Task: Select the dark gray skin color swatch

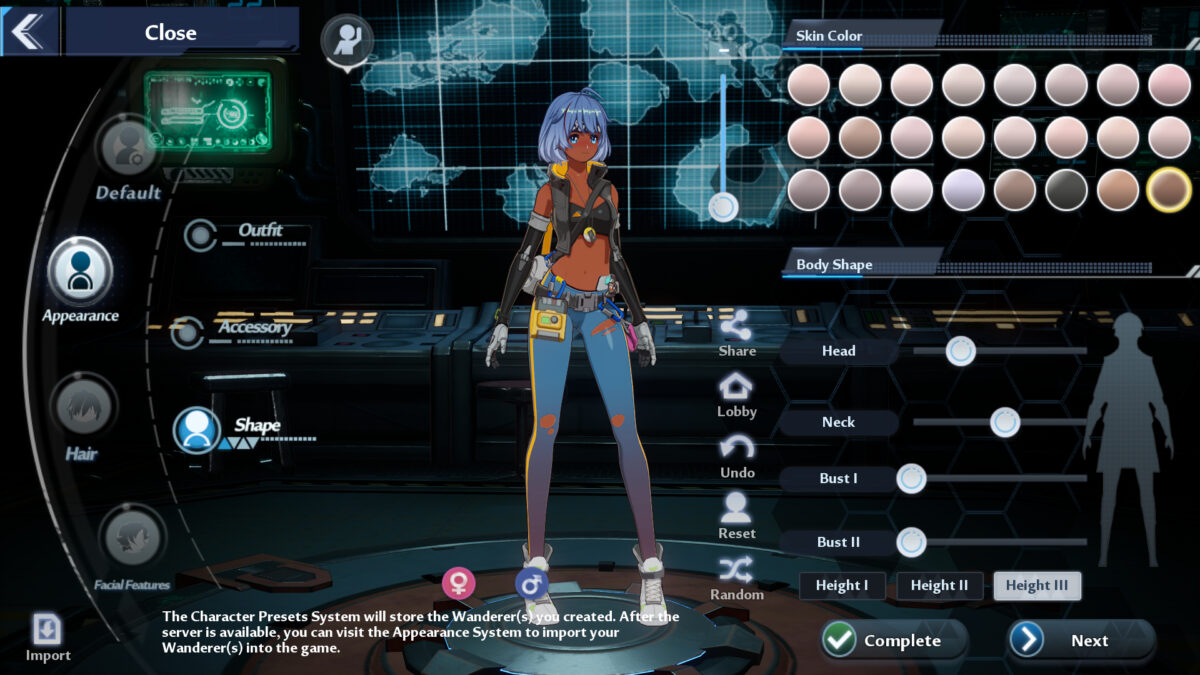Action: 1066,190
